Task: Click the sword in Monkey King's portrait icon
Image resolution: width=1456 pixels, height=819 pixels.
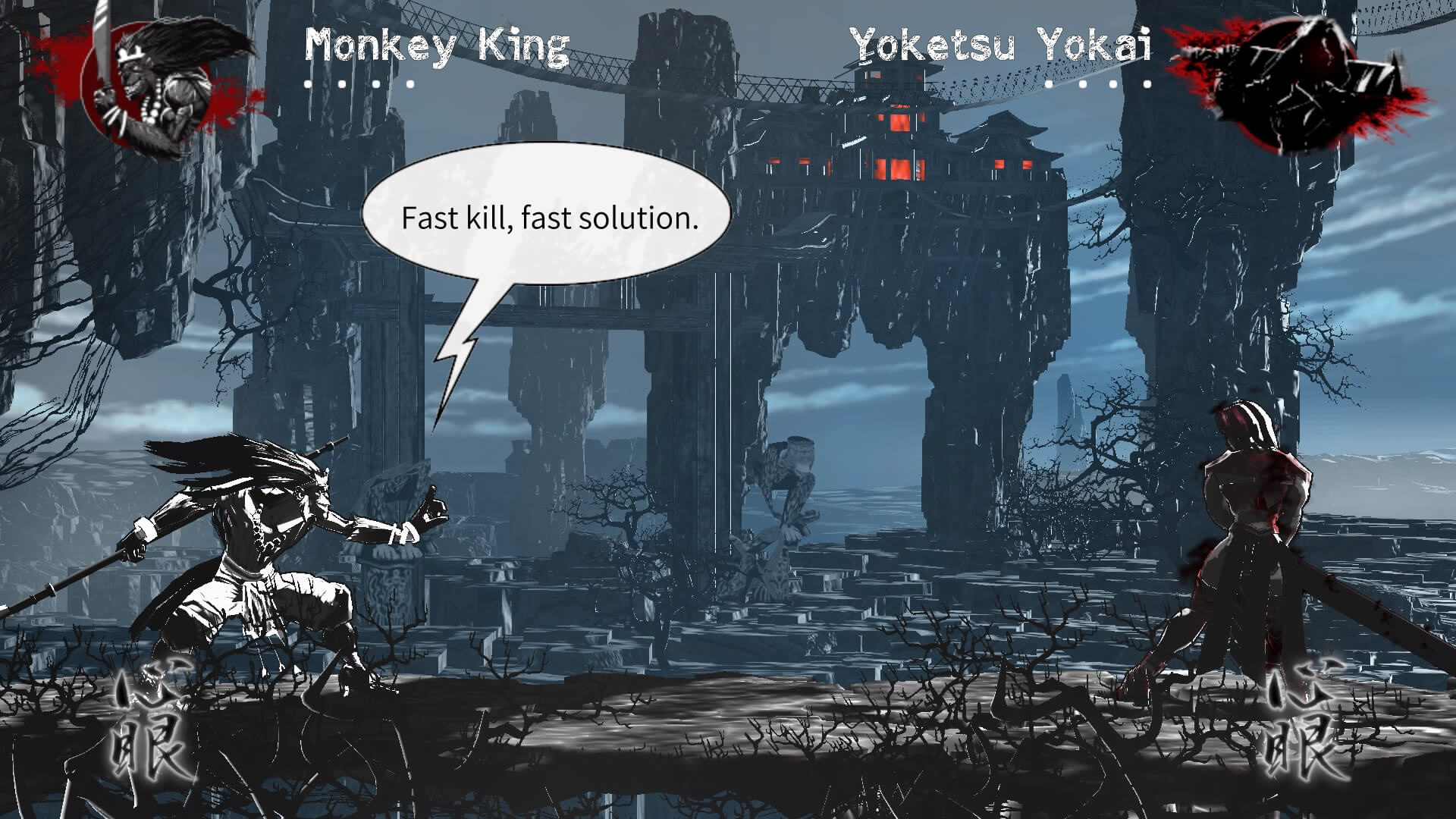Action: click(x=101, y=45)
